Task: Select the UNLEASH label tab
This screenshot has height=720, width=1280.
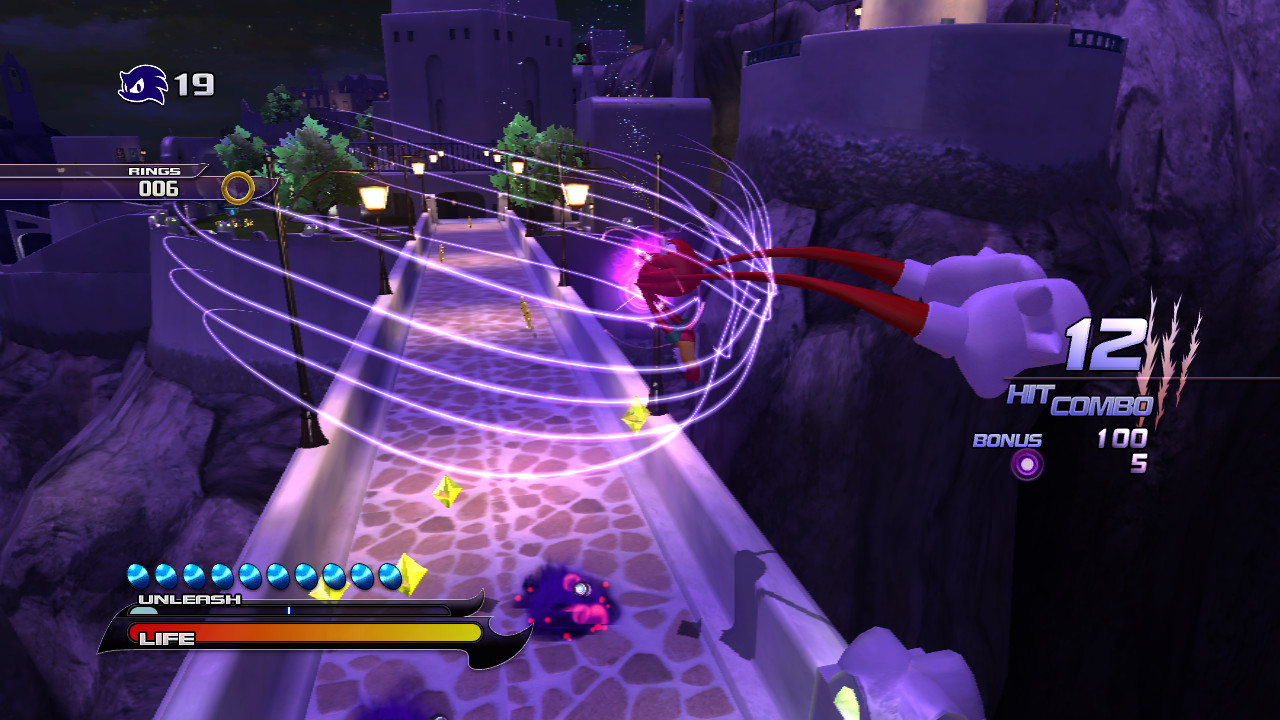Action: click(190, 598)
